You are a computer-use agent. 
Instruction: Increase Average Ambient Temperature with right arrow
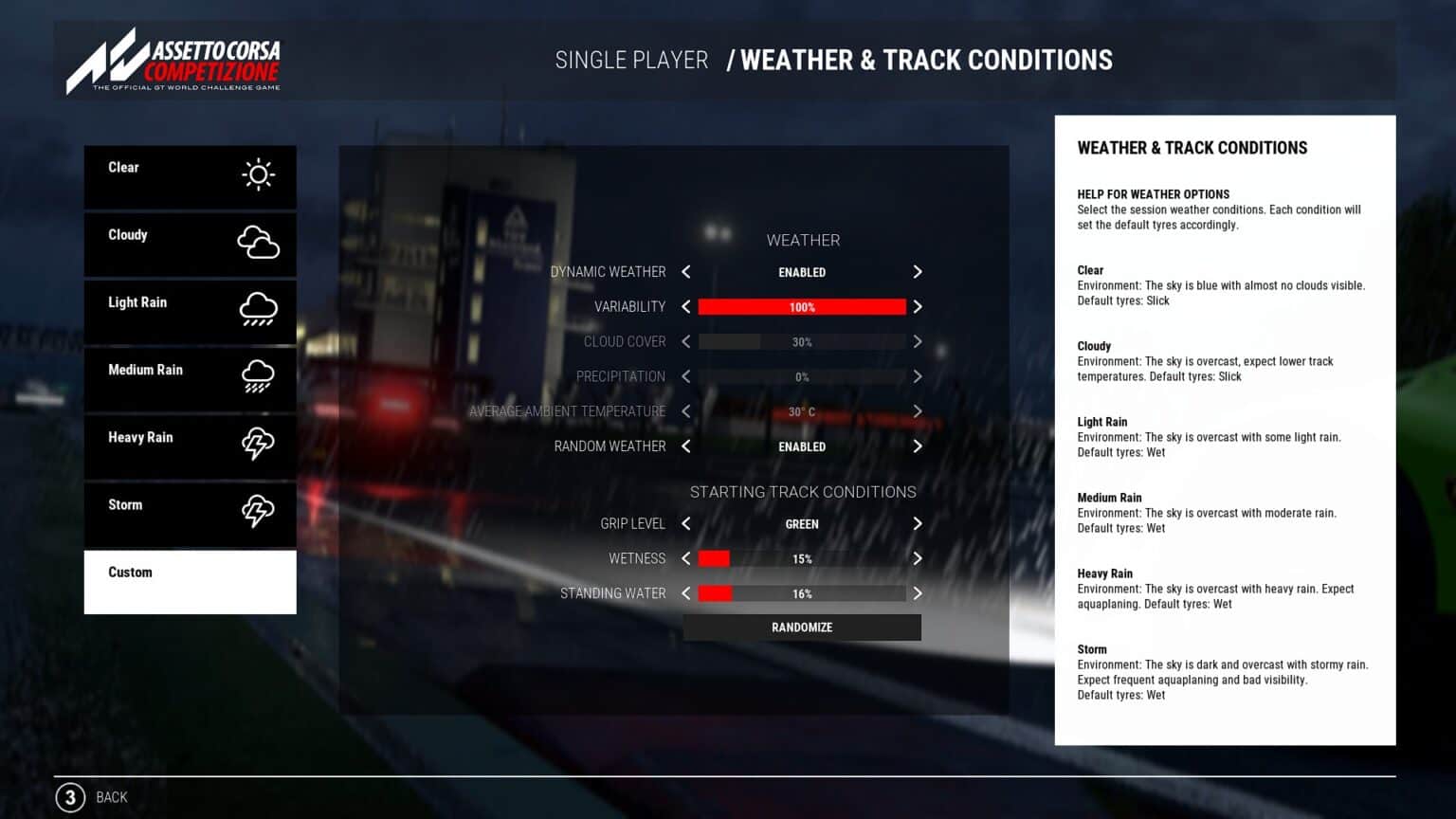coord(917,411)
